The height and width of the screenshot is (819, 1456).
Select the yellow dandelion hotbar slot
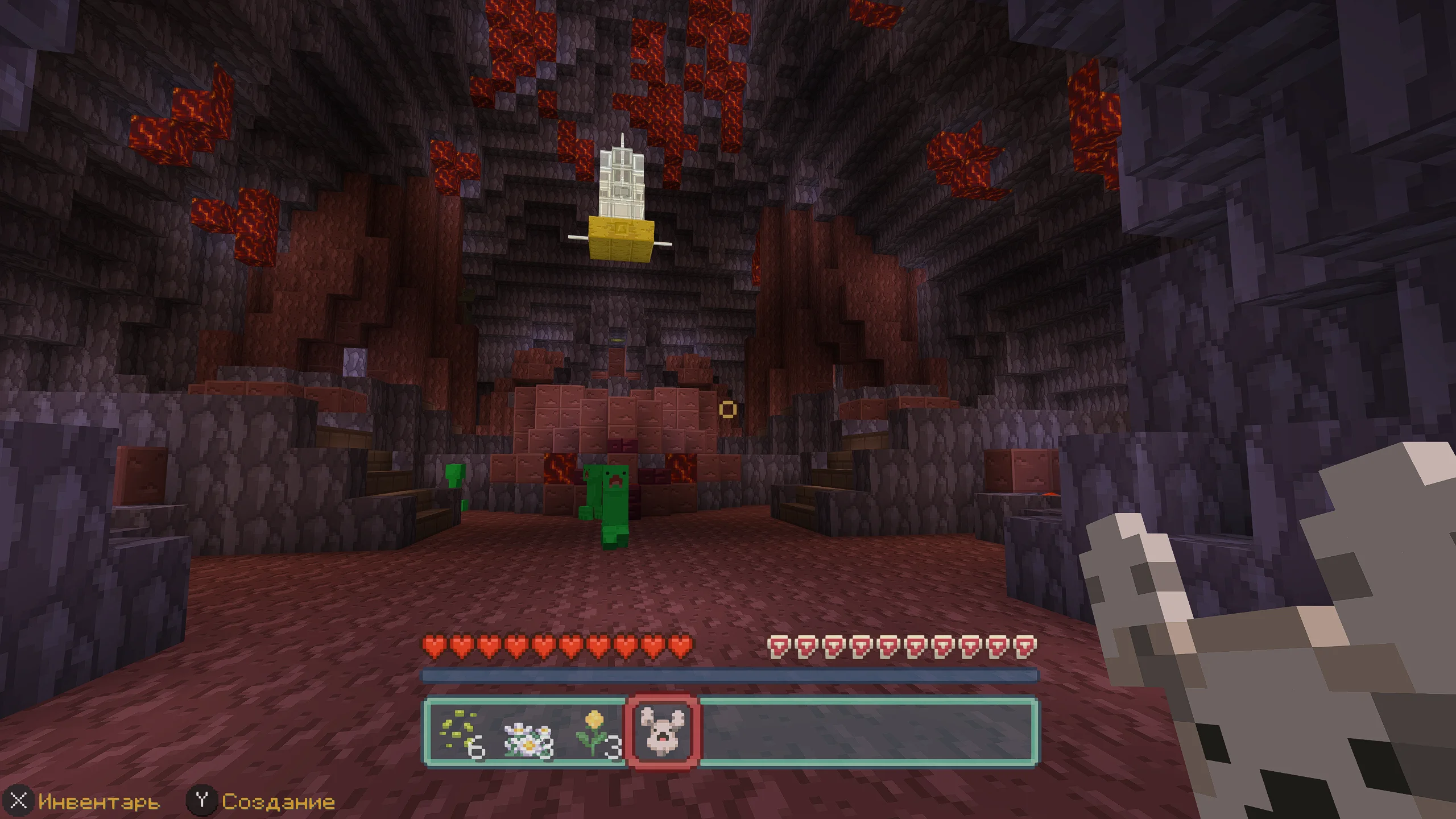(x=595, y=731)
